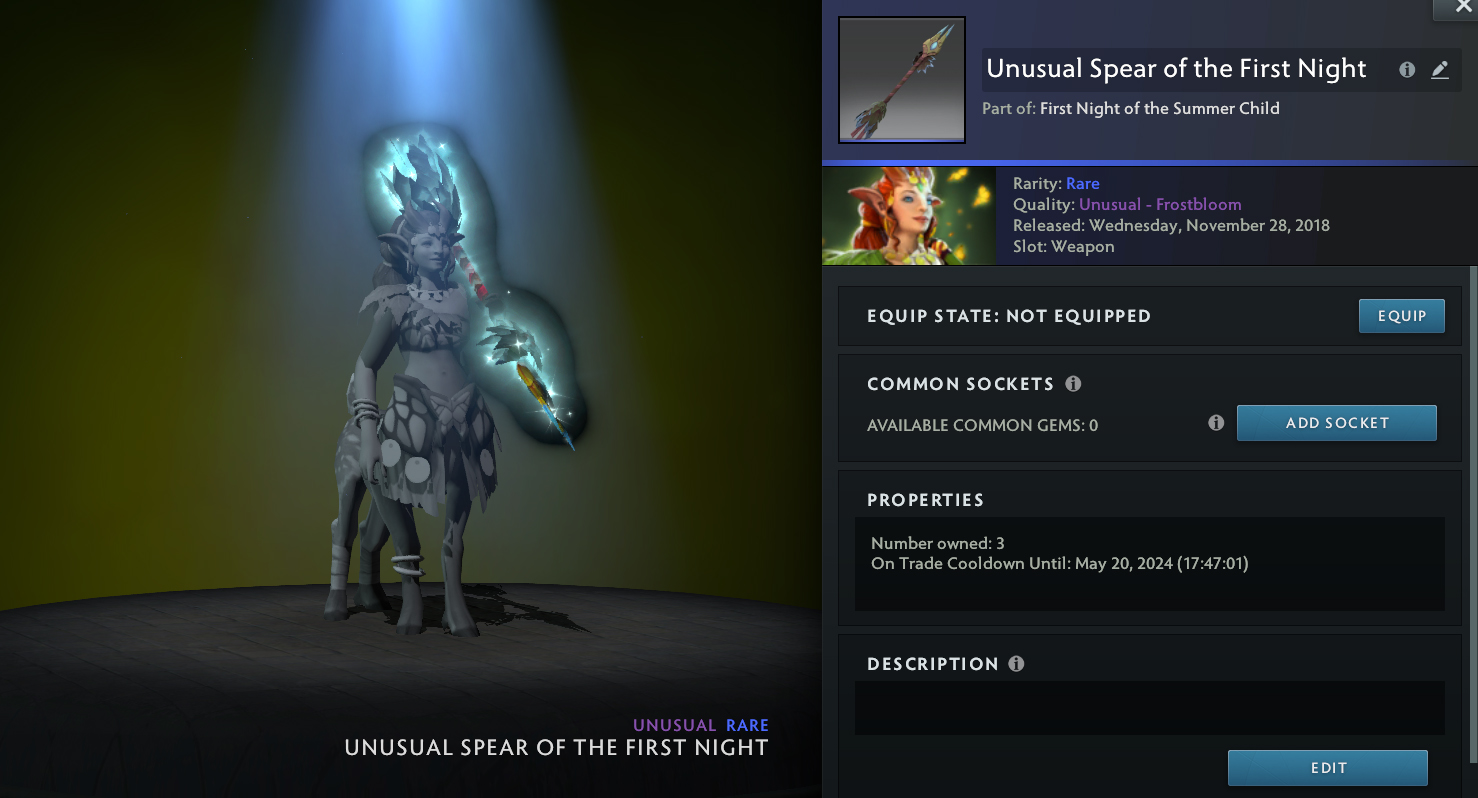Show Description info icon
Screen dimensions: 1478x798
tap(1016, 664)
